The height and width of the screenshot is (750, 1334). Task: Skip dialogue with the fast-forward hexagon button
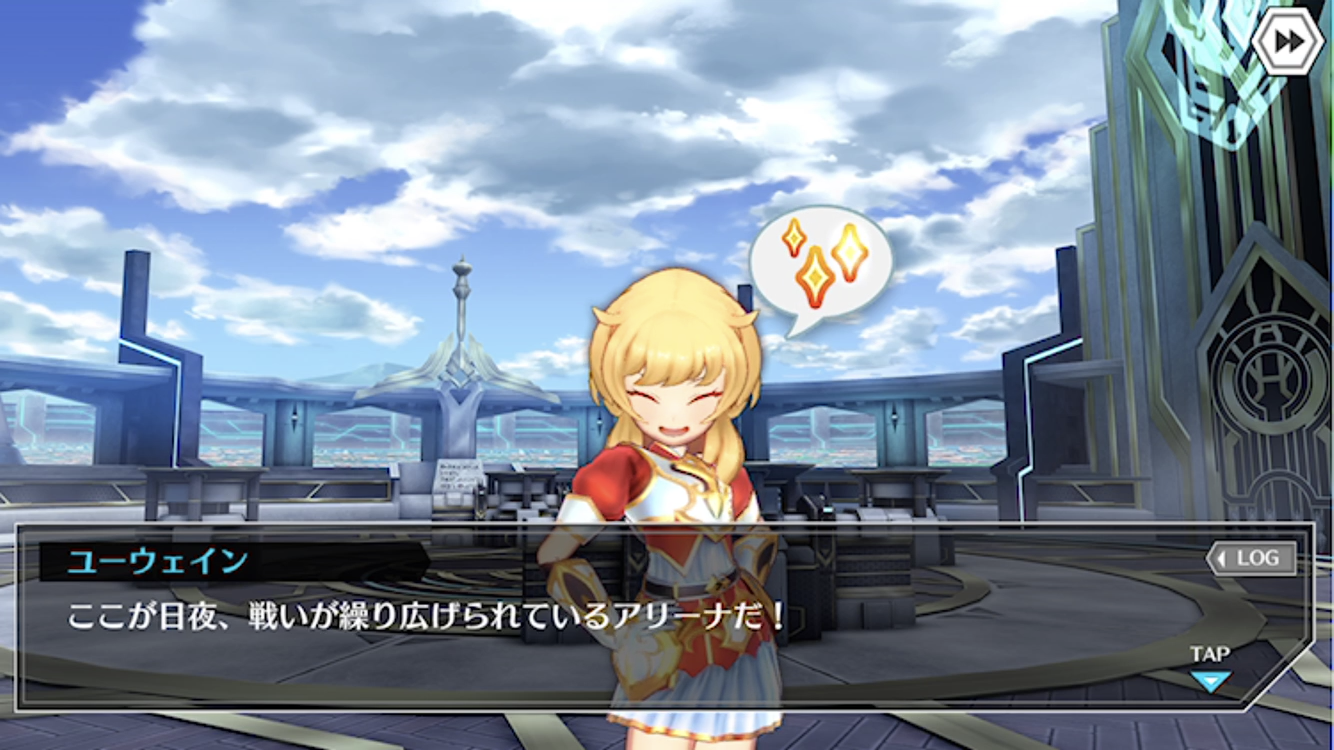tap(1288, 40)
